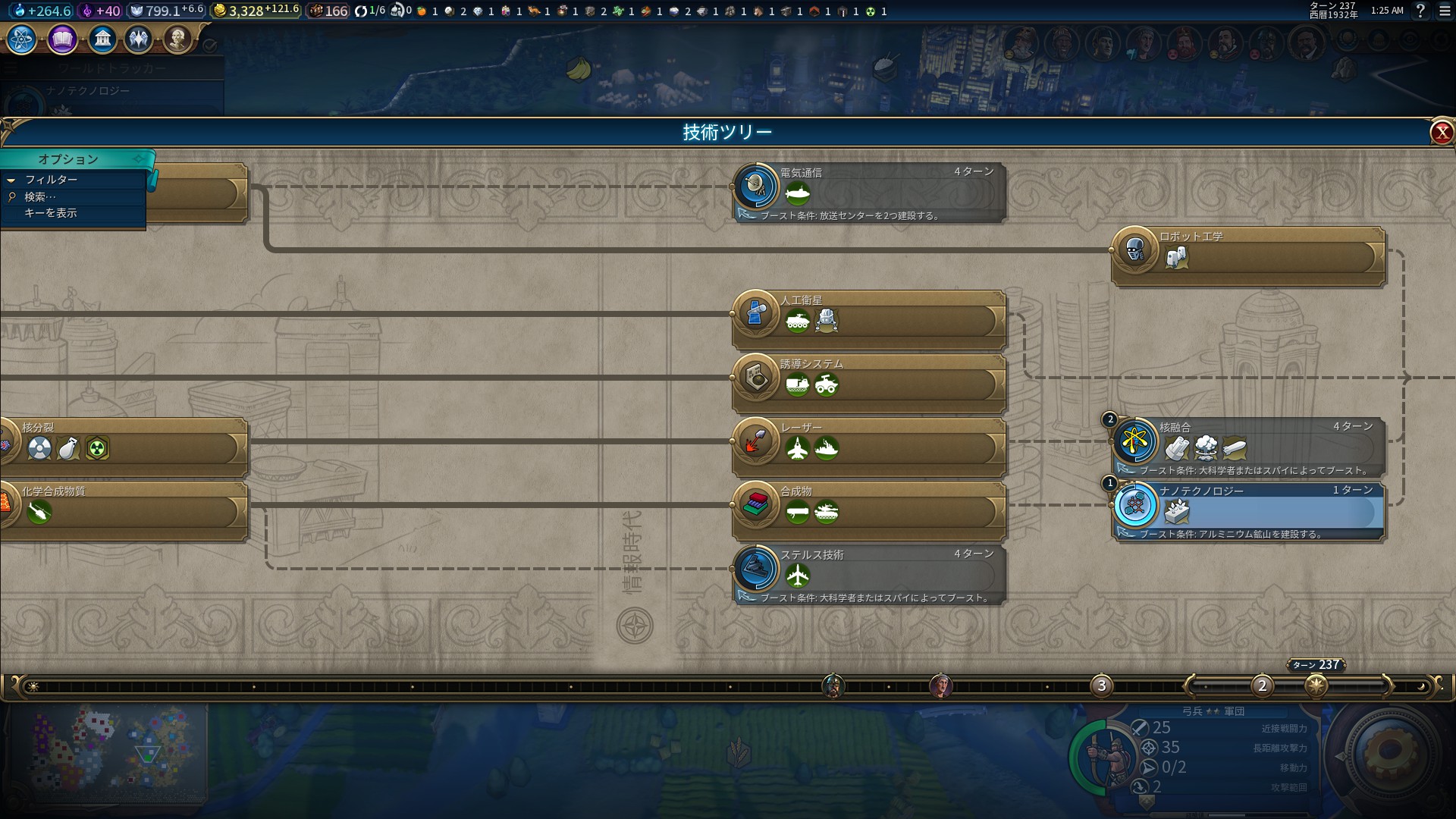
Task: Open the help question mark
Action: tap(1420, 11)
